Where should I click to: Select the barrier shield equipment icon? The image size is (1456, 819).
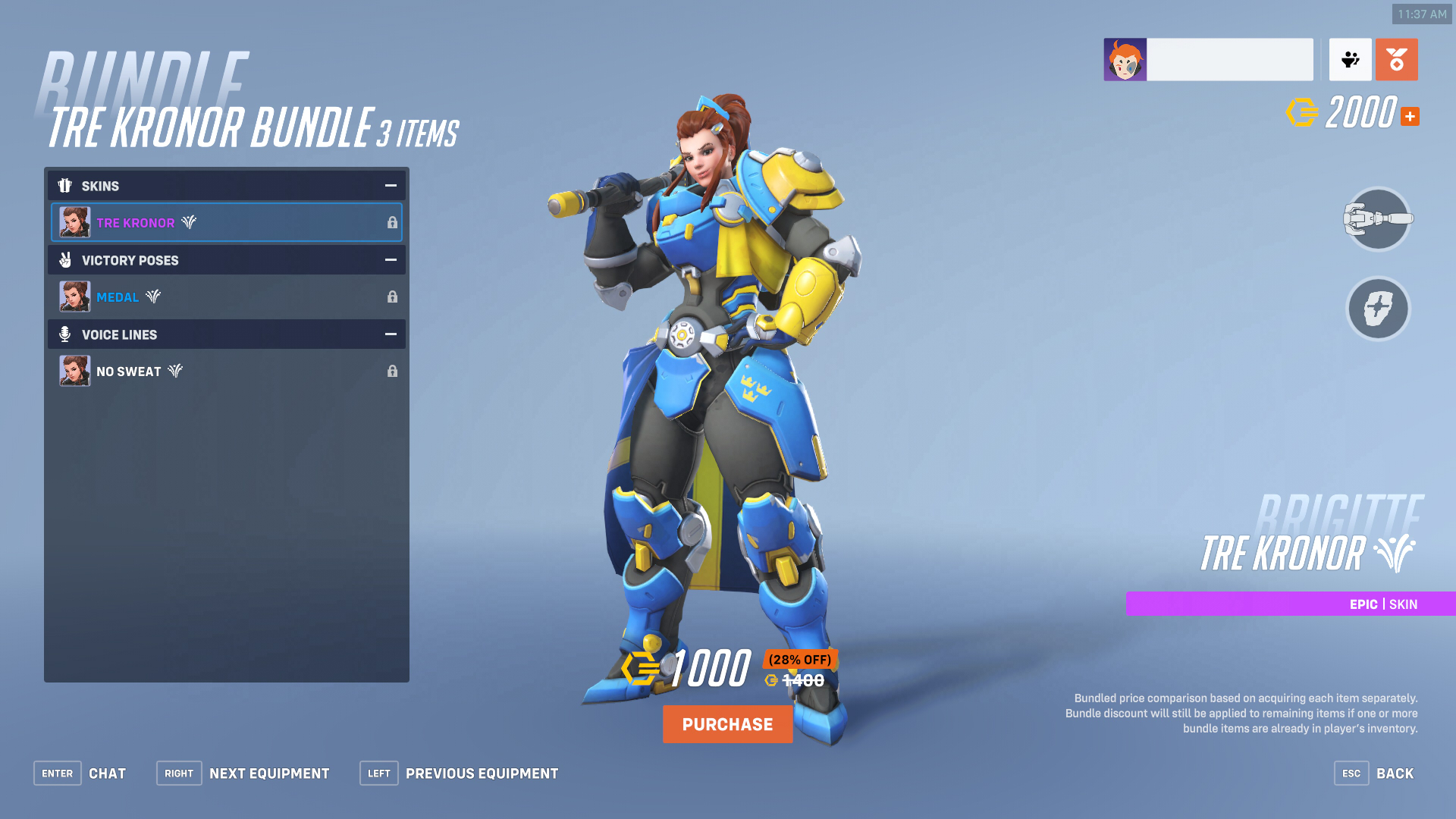[x=1377, y=309]
